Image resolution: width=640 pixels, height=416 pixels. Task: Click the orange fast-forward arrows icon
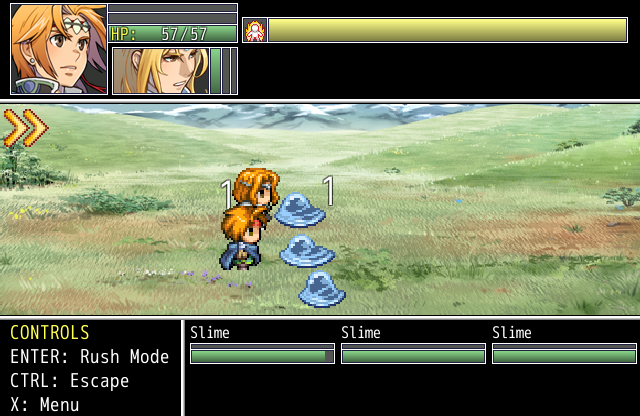tap(25, 127)
